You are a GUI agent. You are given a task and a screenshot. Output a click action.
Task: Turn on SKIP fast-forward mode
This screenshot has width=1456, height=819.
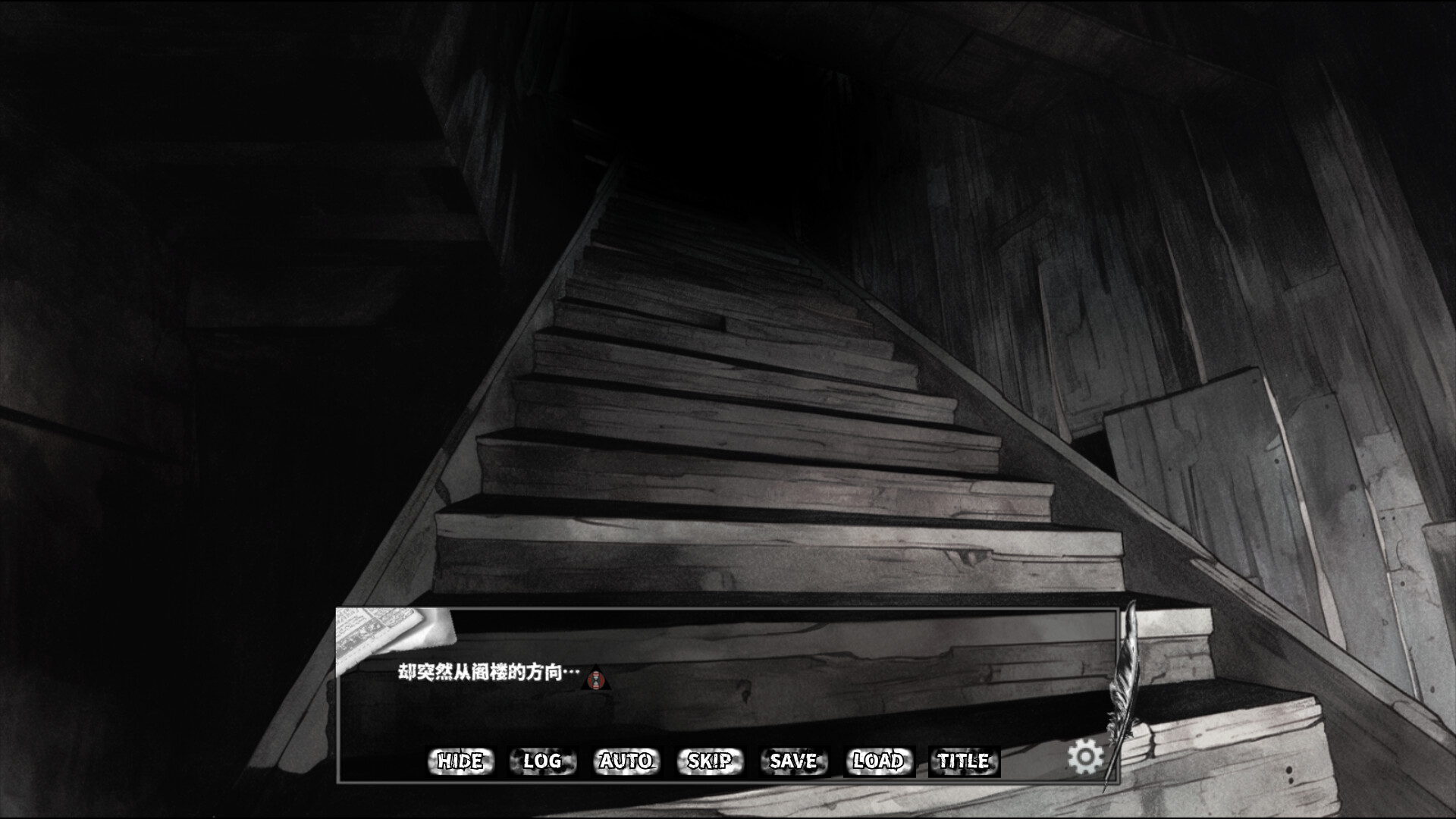point(709,761)
